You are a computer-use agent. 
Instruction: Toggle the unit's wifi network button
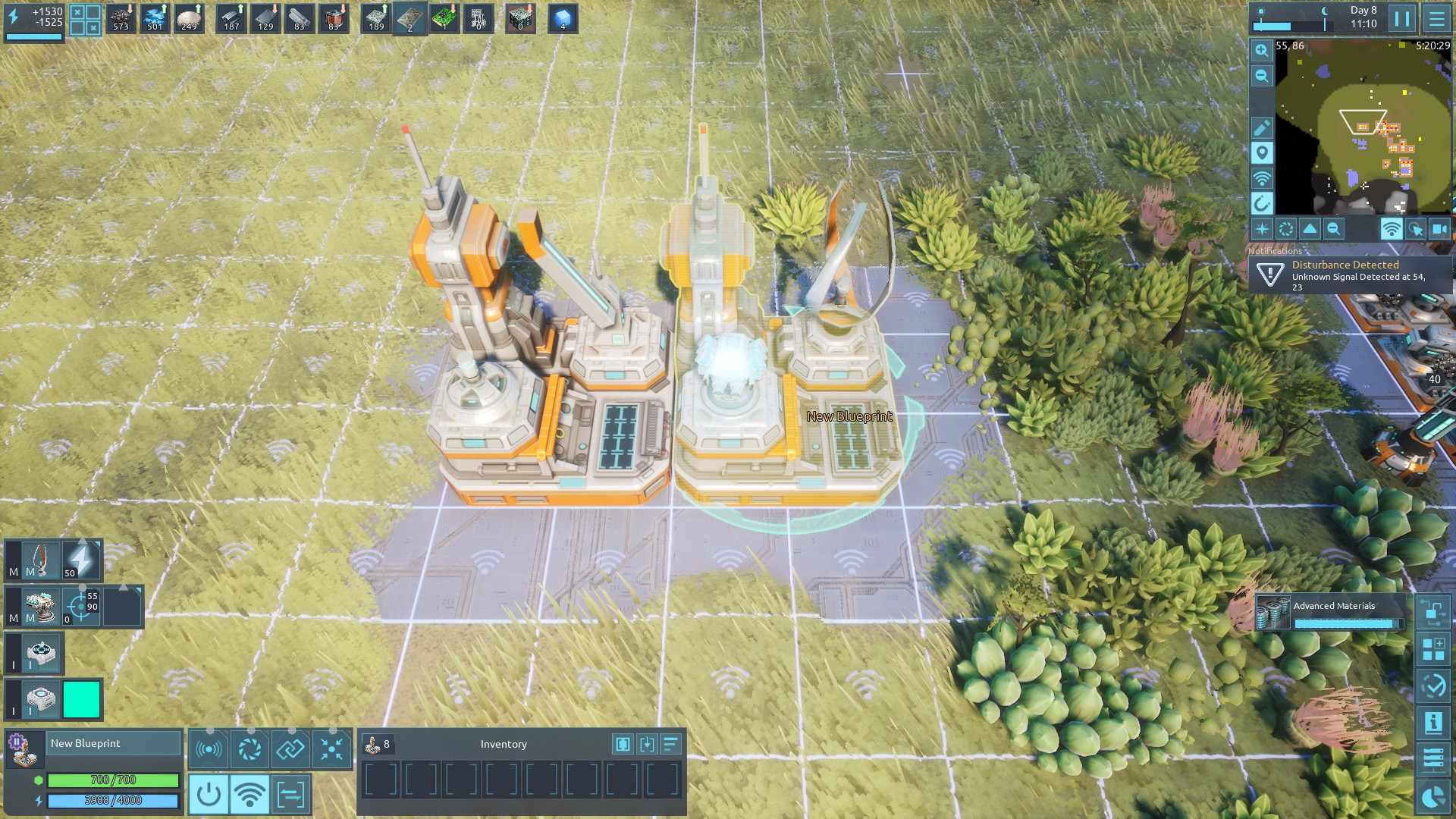pyautogui.click(x=249, y=795)
